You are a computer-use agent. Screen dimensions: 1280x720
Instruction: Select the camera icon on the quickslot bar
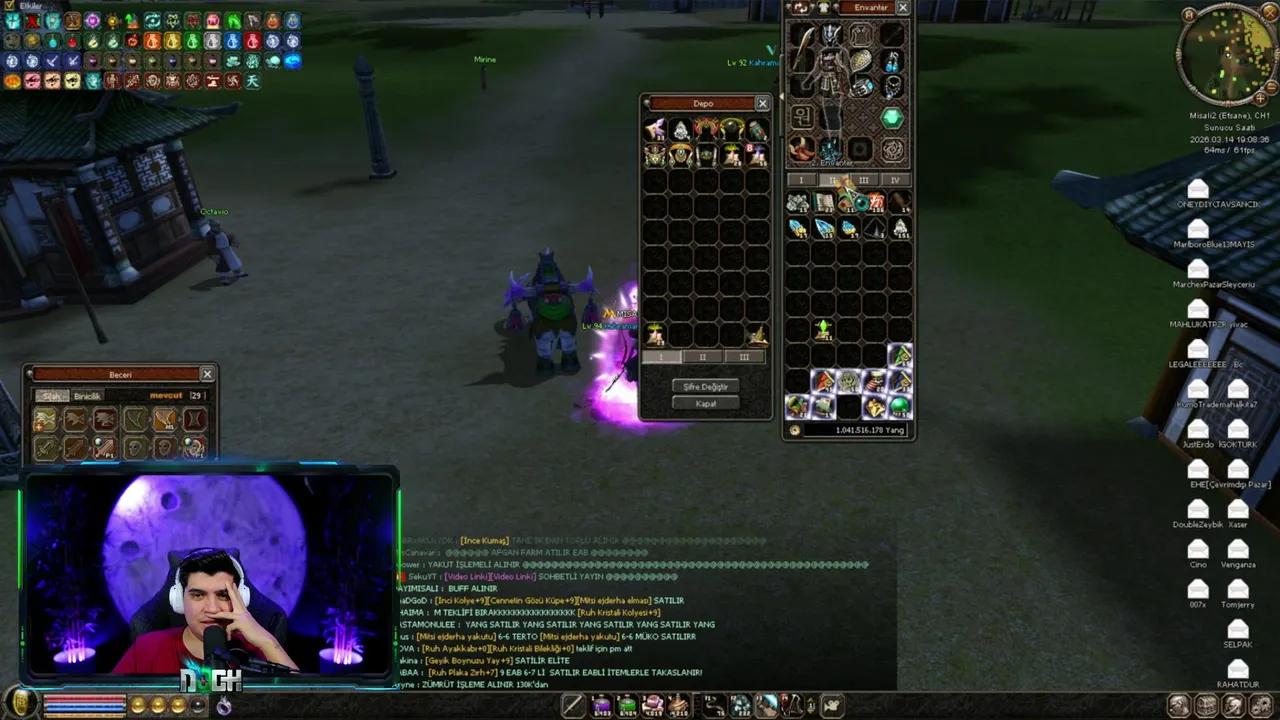834,705
